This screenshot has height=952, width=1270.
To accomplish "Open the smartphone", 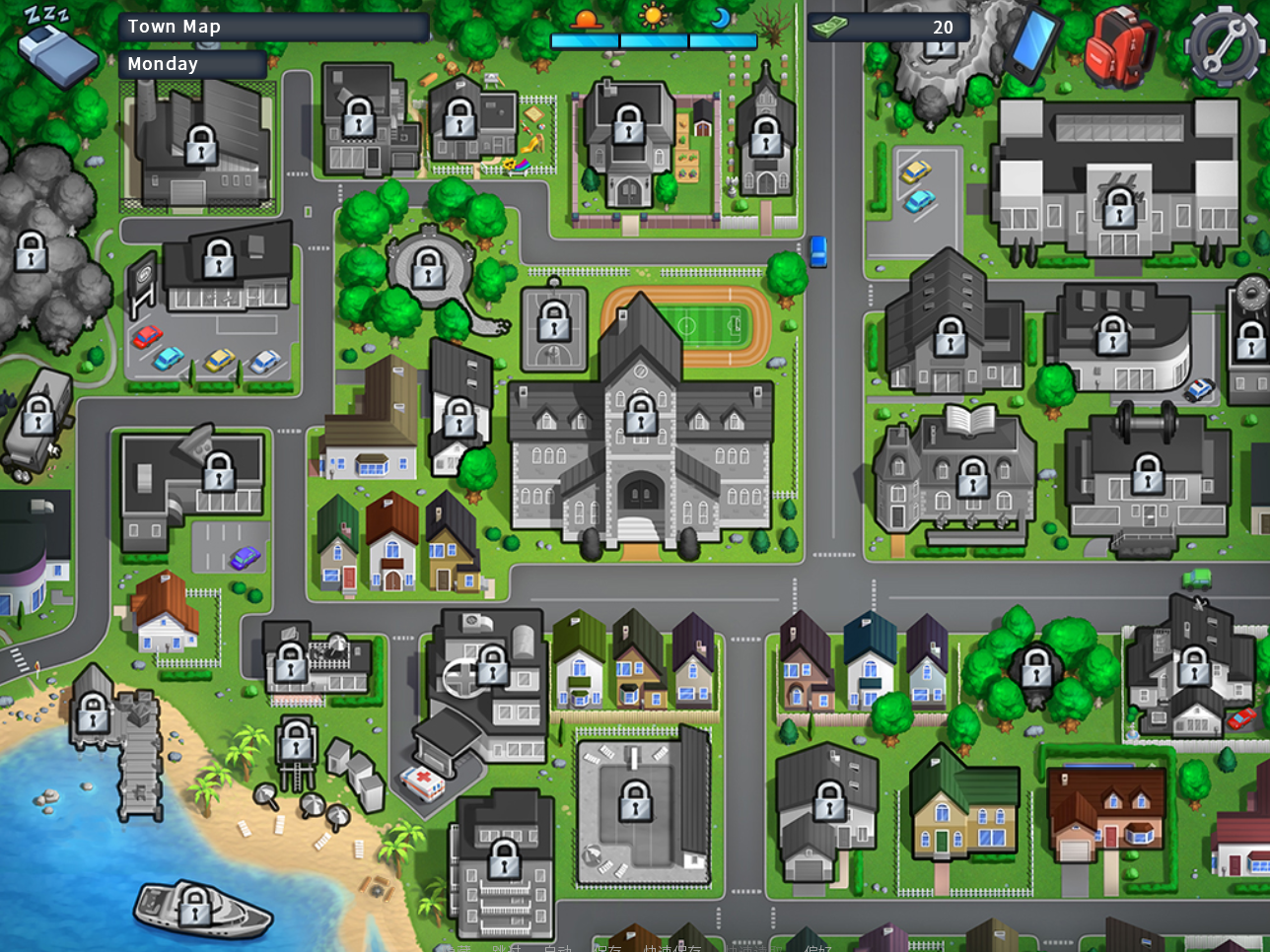I will click(1031, 43).
